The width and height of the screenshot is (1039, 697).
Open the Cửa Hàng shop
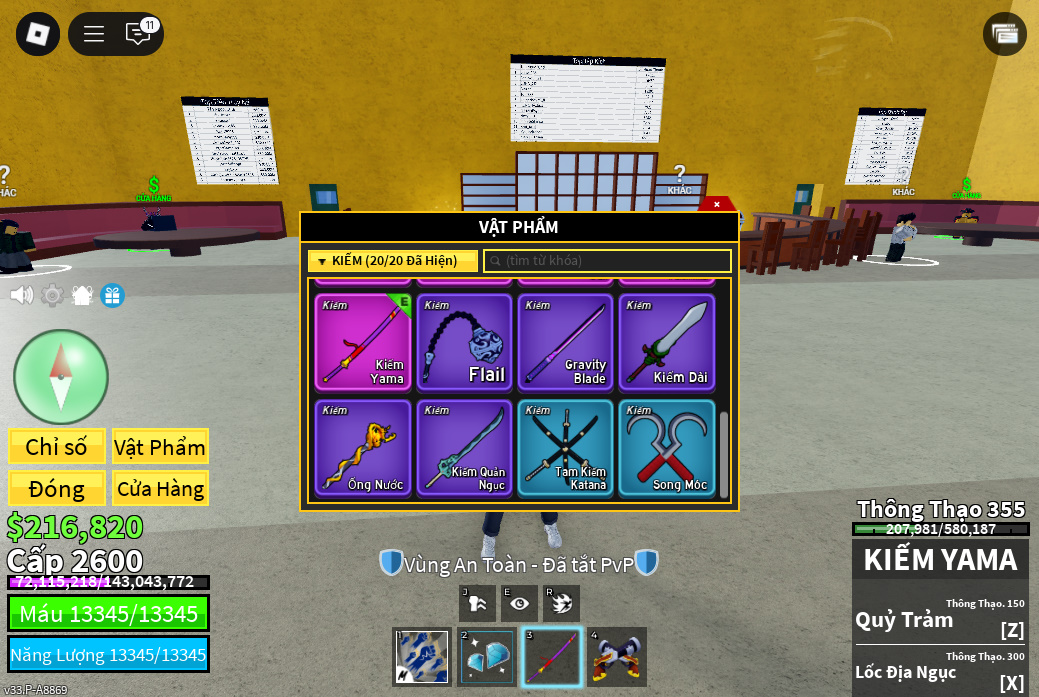160,489
